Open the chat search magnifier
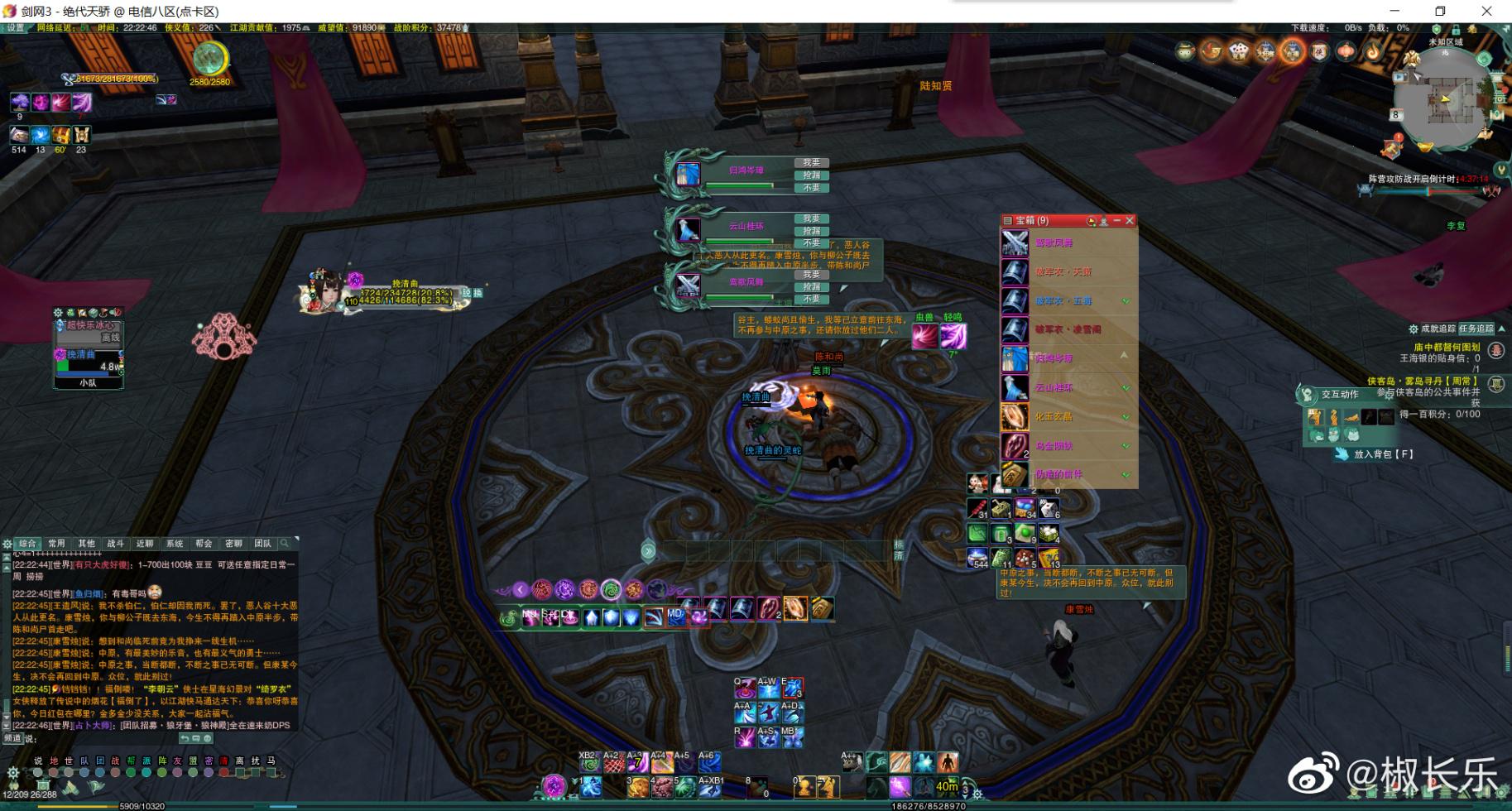Screen dimensions: 1512x811 coord(285,544)
